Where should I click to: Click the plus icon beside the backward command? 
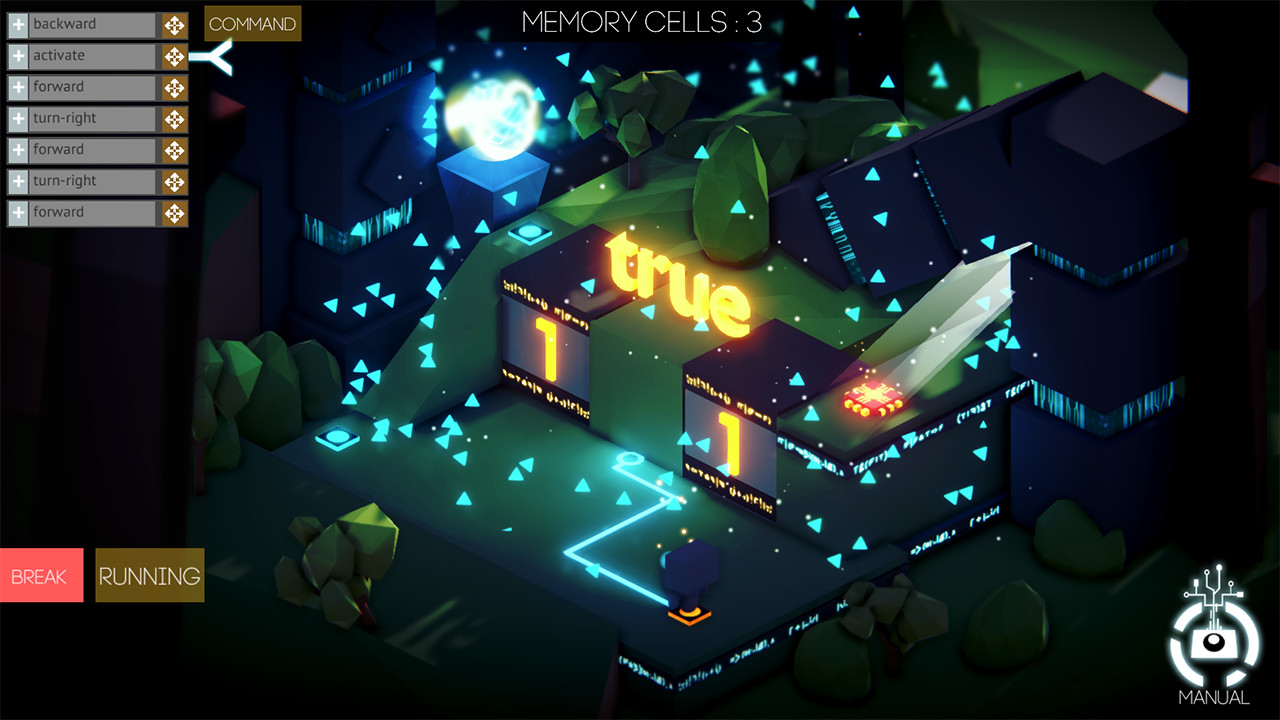click(16, 24)
